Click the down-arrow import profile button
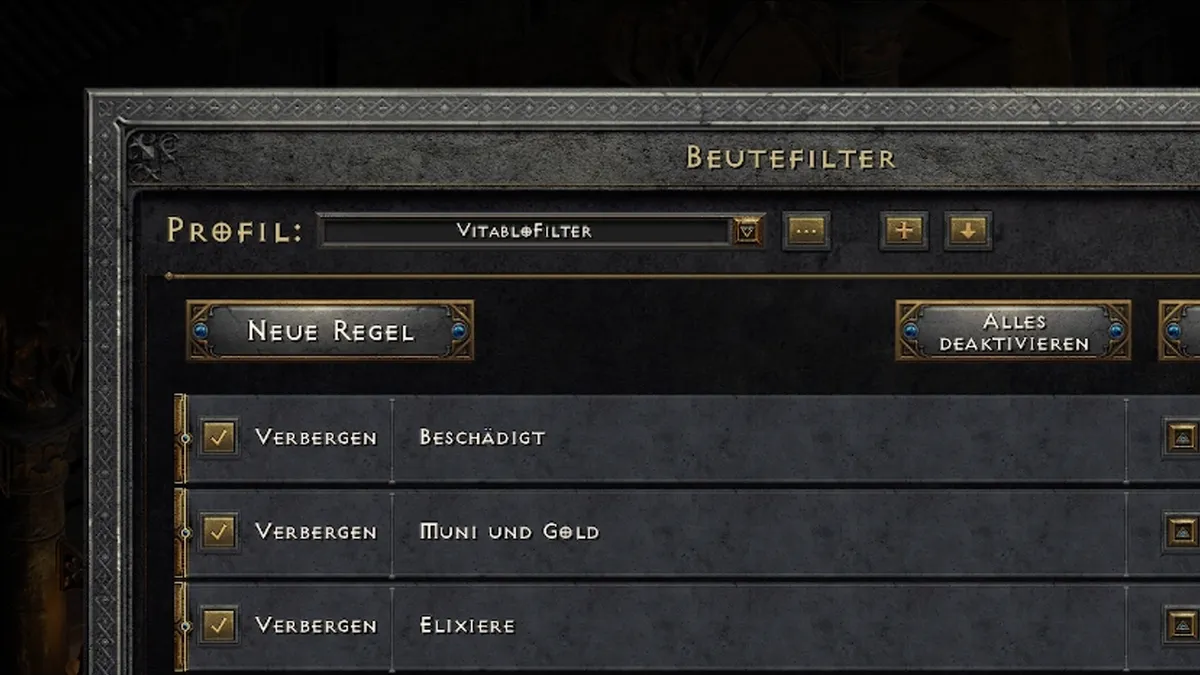 [x=968, y=232]
